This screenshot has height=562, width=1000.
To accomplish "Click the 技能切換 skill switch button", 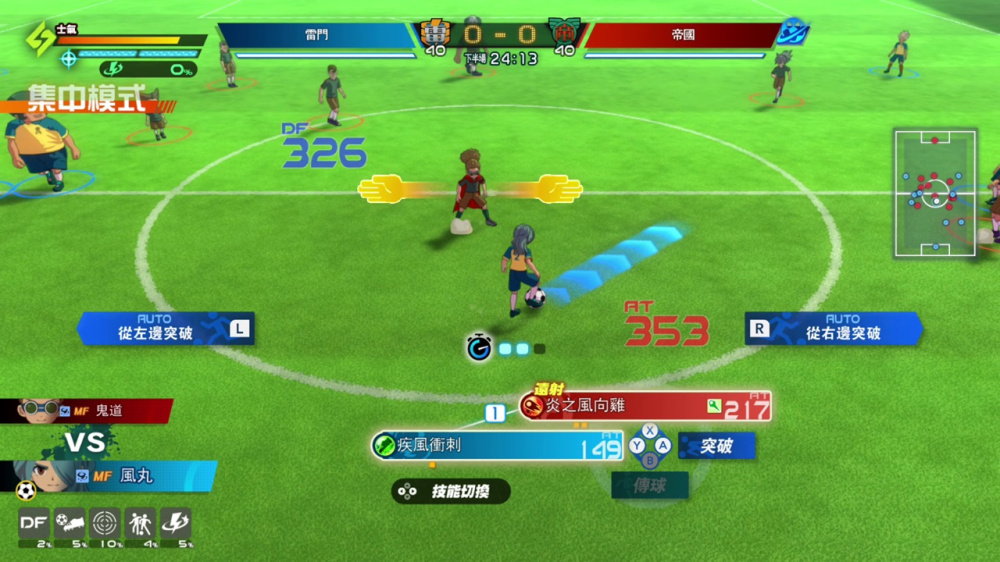I will [x=451, y=491].
